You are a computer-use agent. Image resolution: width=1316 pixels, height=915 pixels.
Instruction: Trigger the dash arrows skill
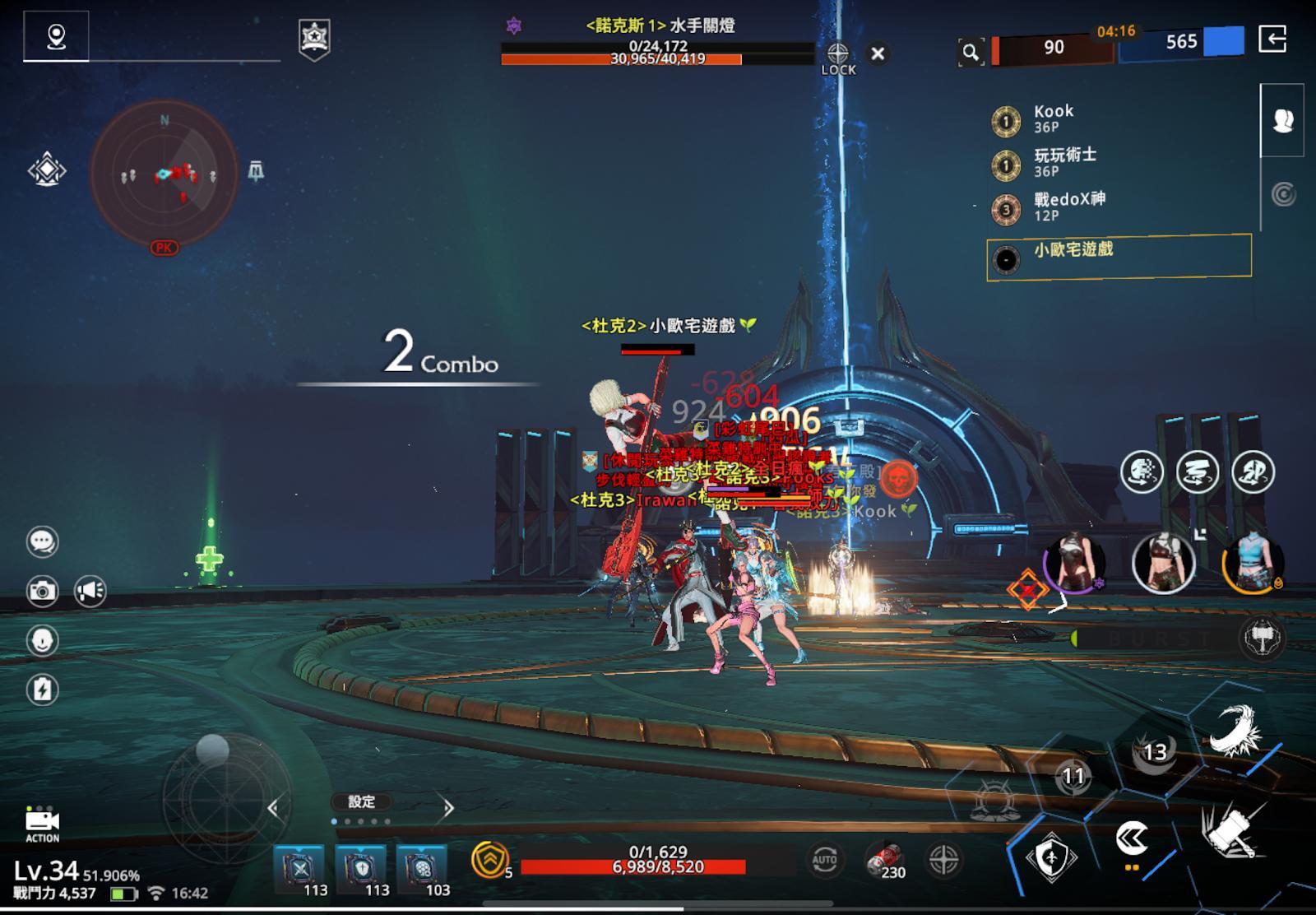[x=1133, y=840]
